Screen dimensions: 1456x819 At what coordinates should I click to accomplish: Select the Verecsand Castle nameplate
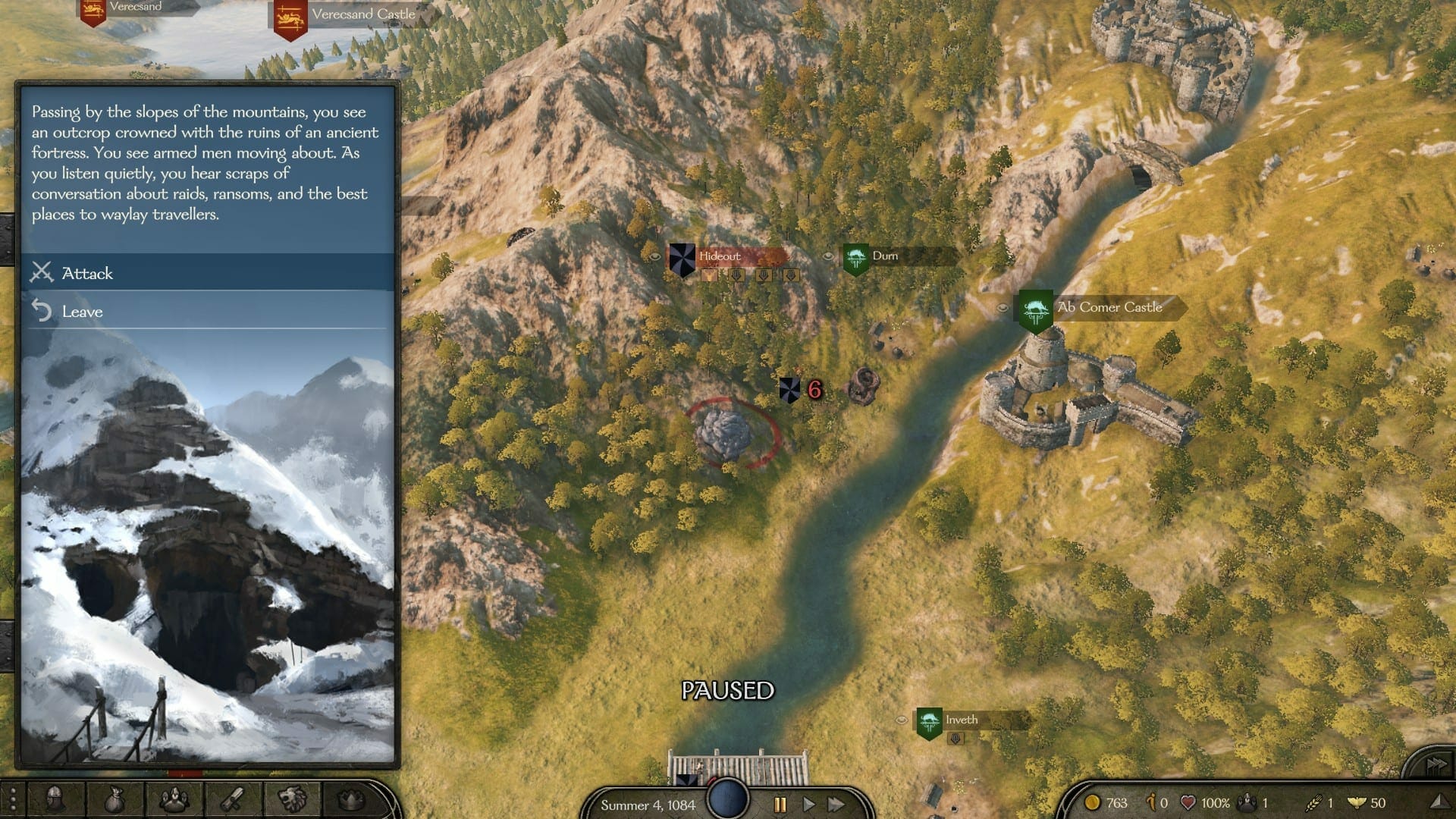coord(362,14)
